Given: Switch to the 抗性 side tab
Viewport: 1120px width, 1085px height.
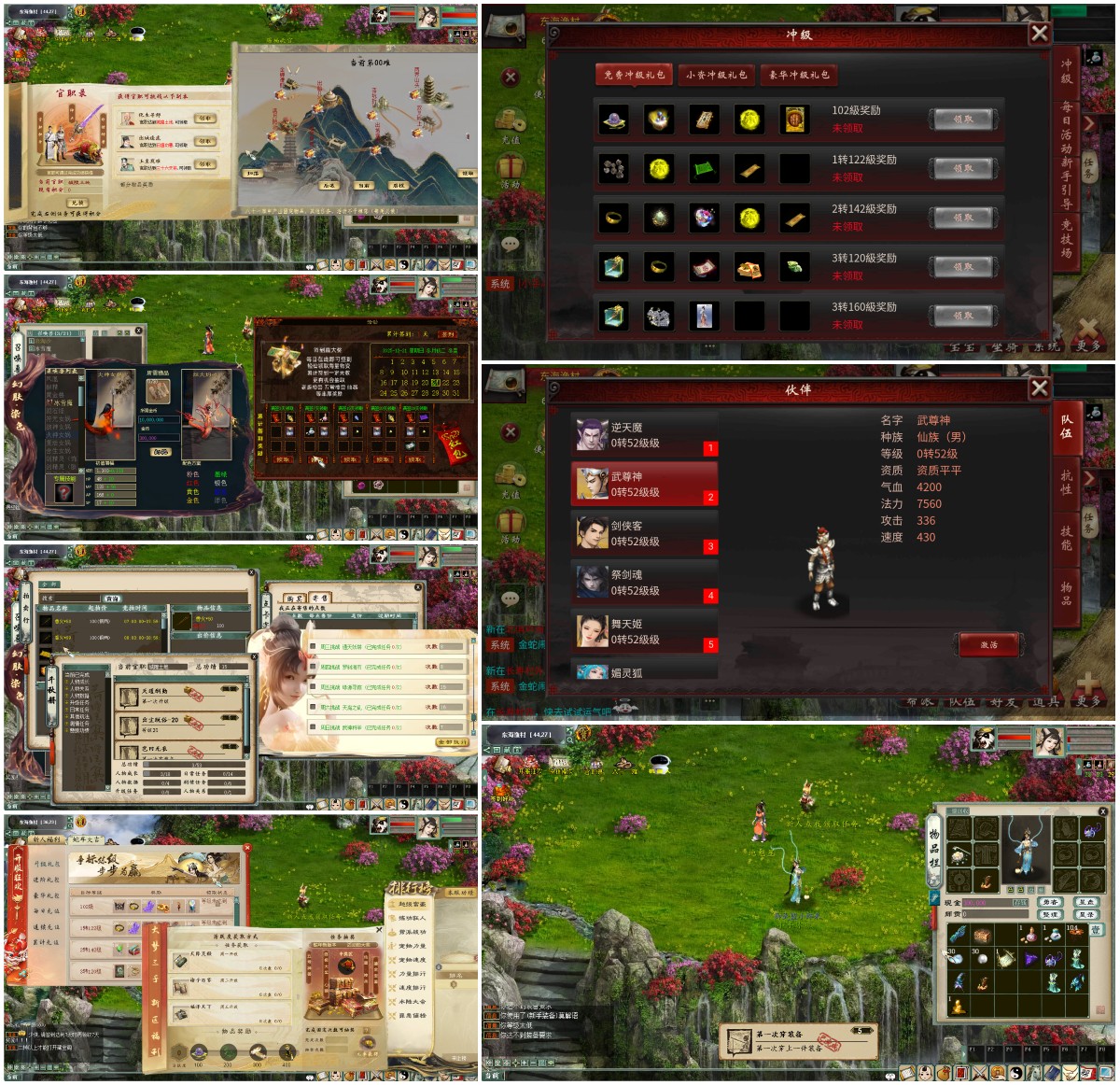Looking at the screenshot, I should [1067, 482].
